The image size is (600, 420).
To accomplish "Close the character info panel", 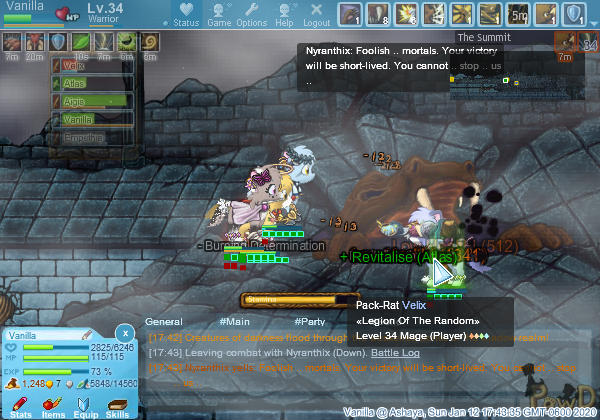I will click(124, 332).
